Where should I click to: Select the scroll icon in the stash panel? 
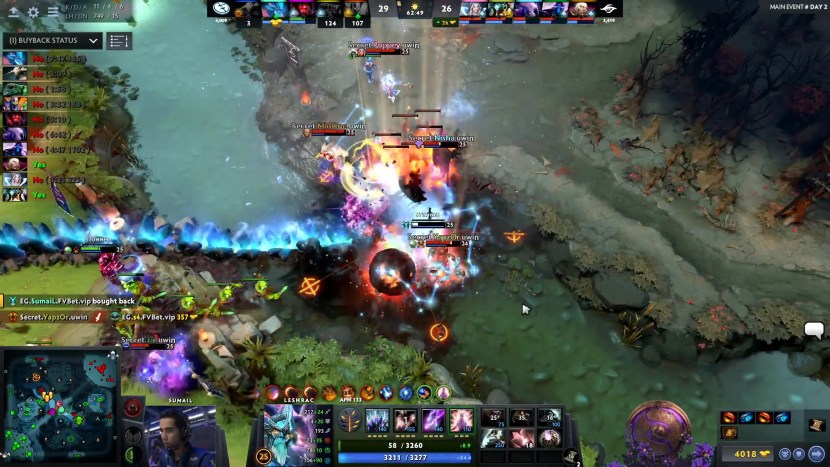817,425
